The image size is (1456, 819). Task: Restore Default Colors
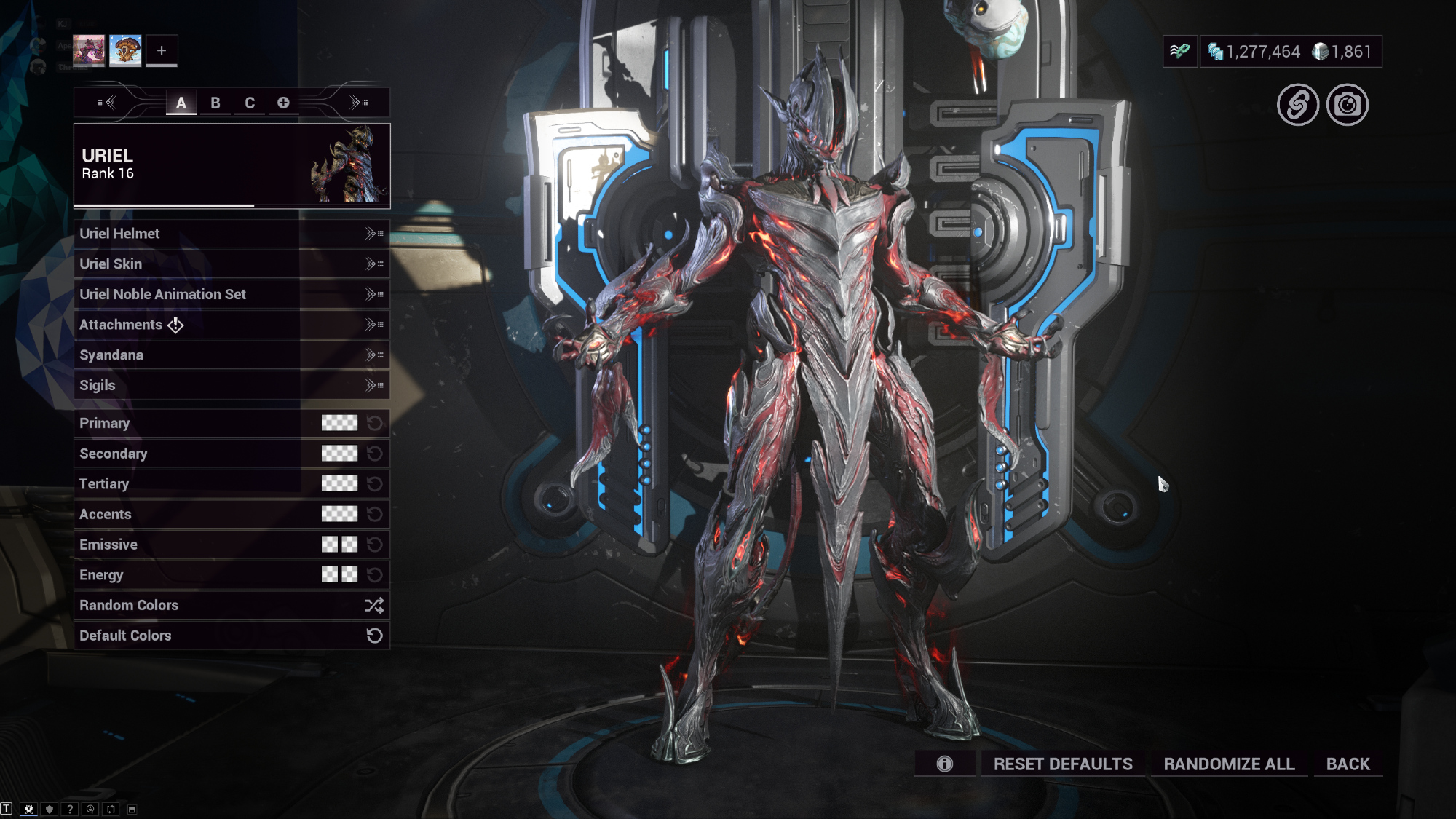231,636
